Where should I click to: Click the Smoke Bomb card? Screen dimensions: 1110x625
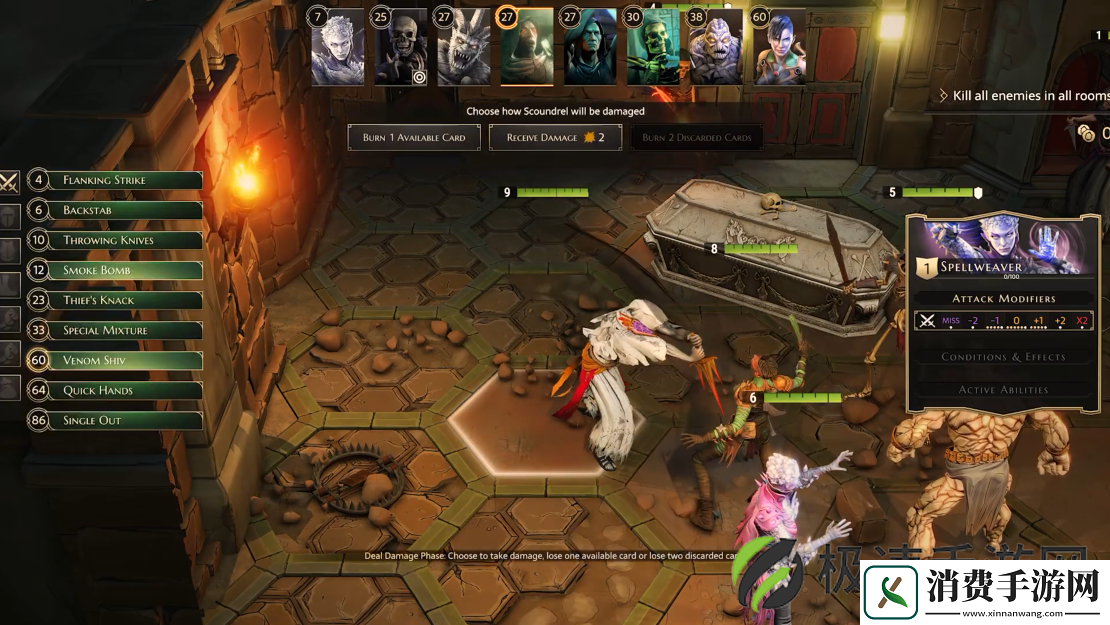point(117,271)
